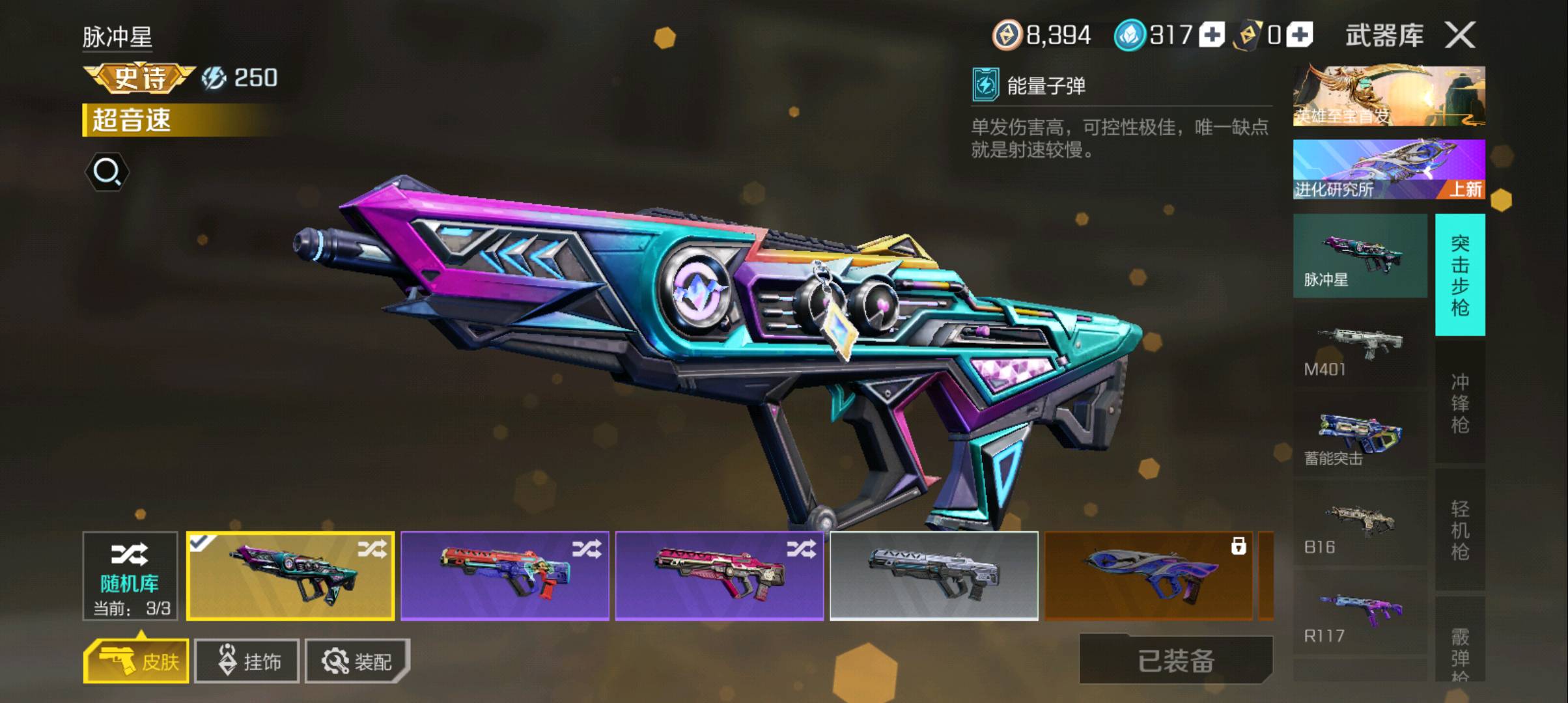Choose the red and blue weapon skin
1568x703 pixels.
[505, 576]
